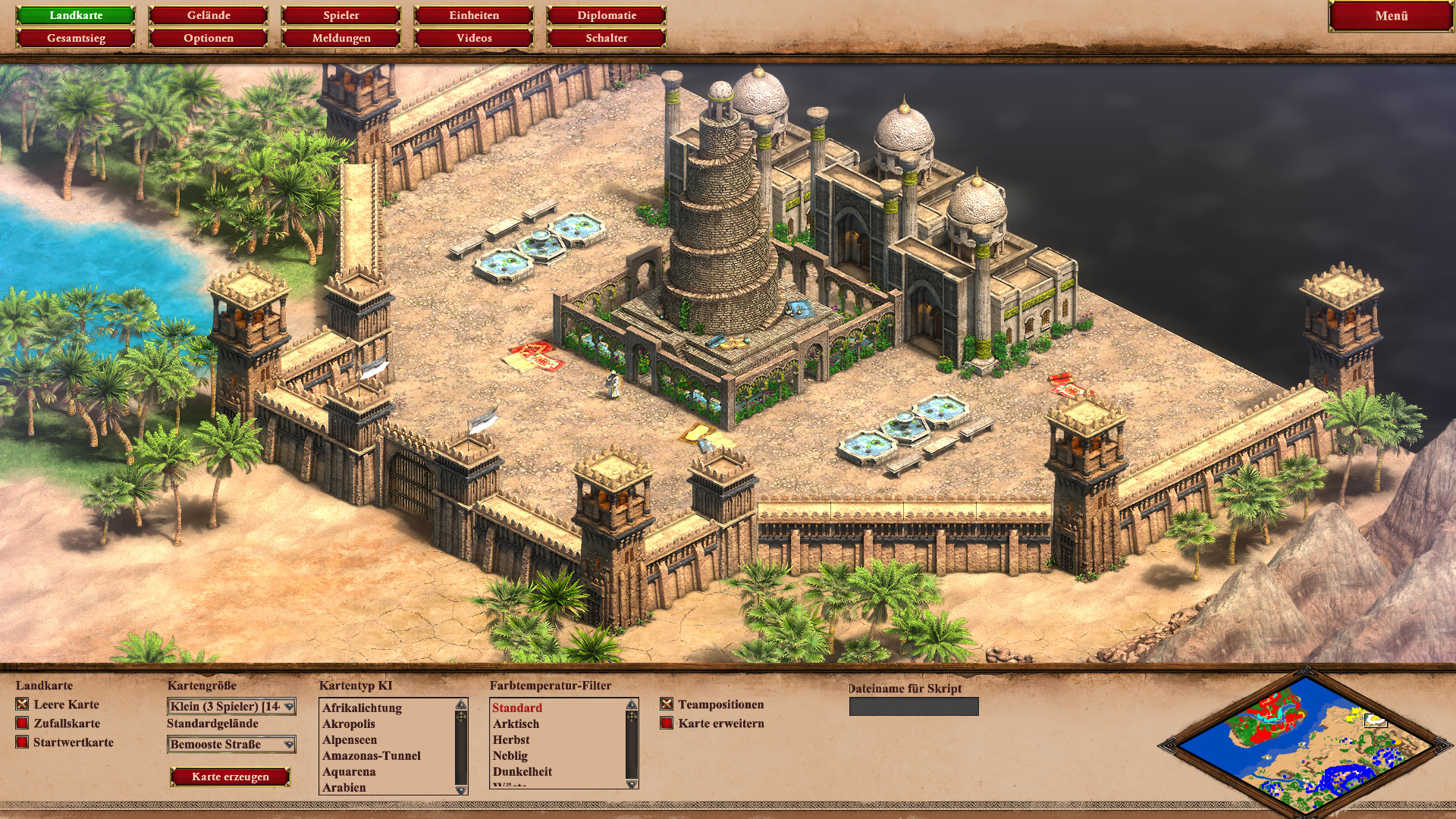Open the Optionen tab
The width and height of the screenshot is (1456, 819).
click(x=209, y=38)
